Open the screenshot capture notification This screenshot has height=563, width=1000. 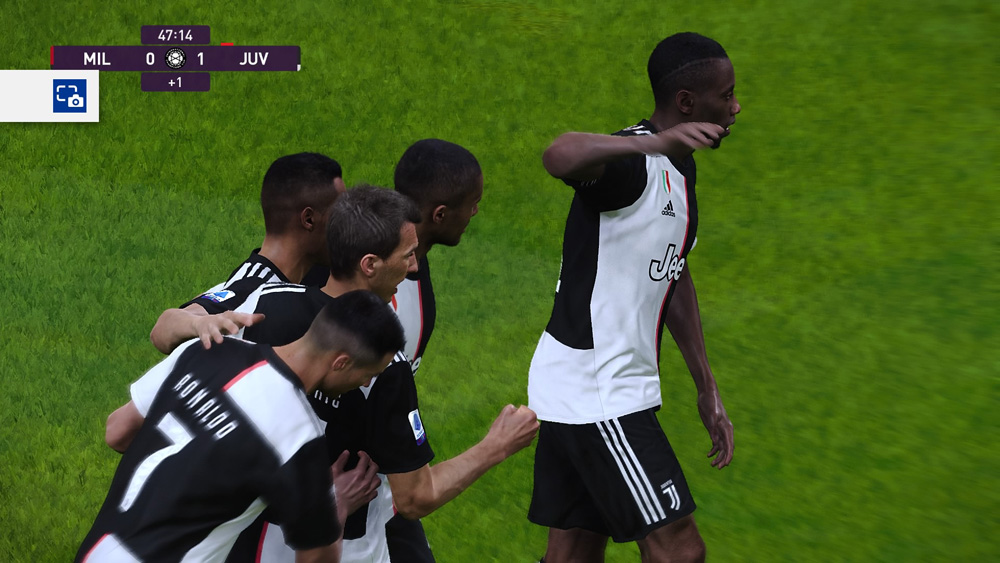point(68,96)
